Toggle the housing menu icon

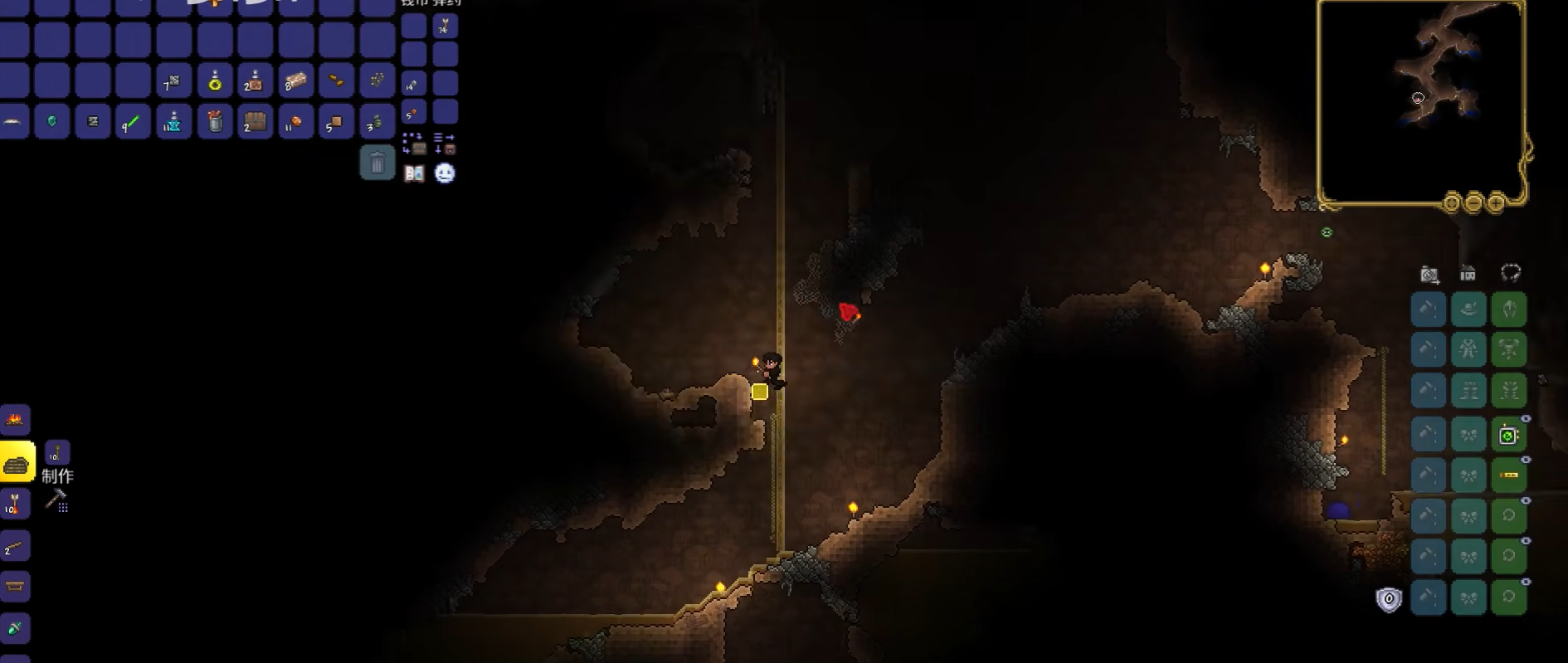(1468, 273)
